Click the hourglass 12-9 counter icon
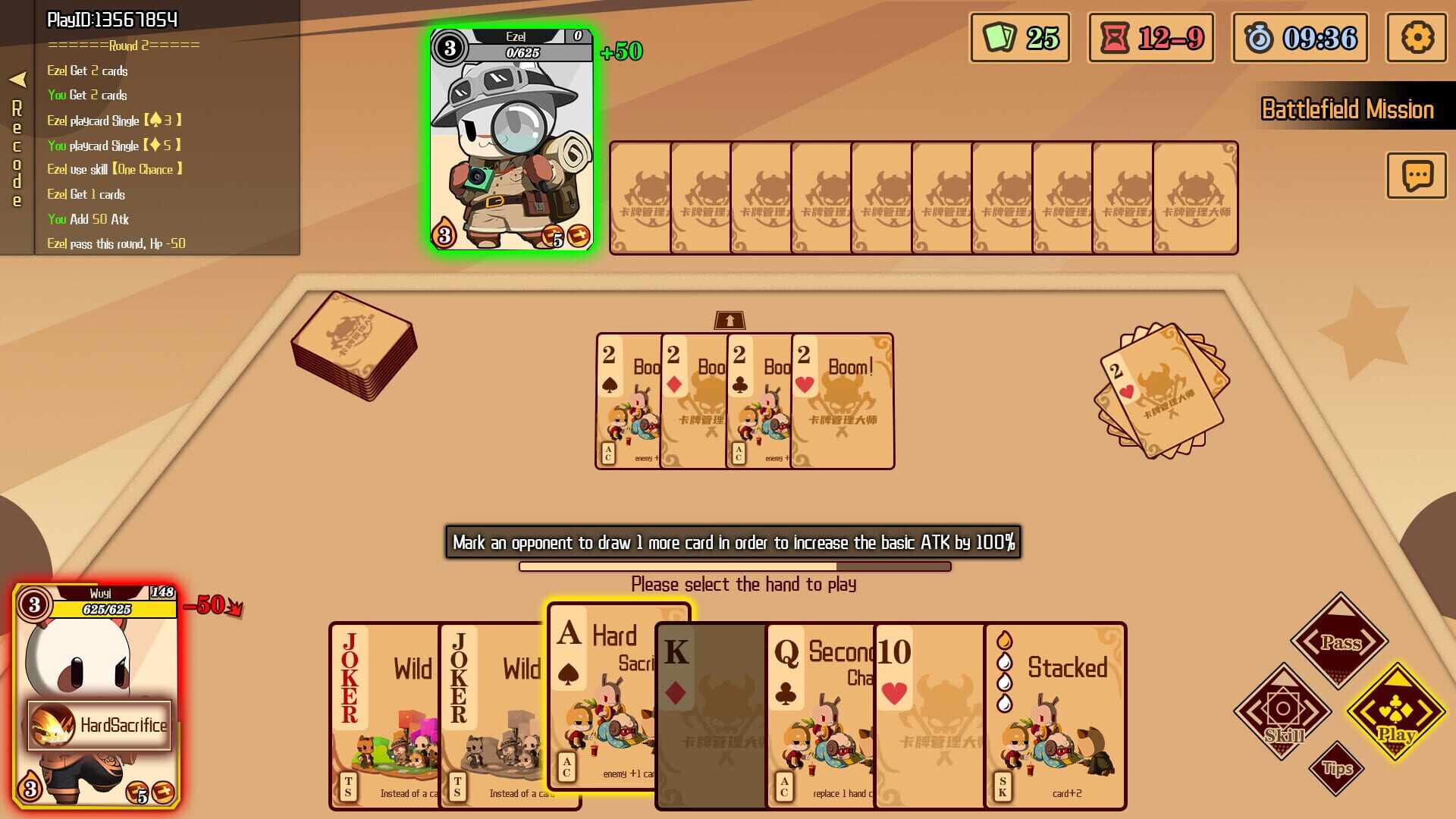 (x=1150, y=37)
